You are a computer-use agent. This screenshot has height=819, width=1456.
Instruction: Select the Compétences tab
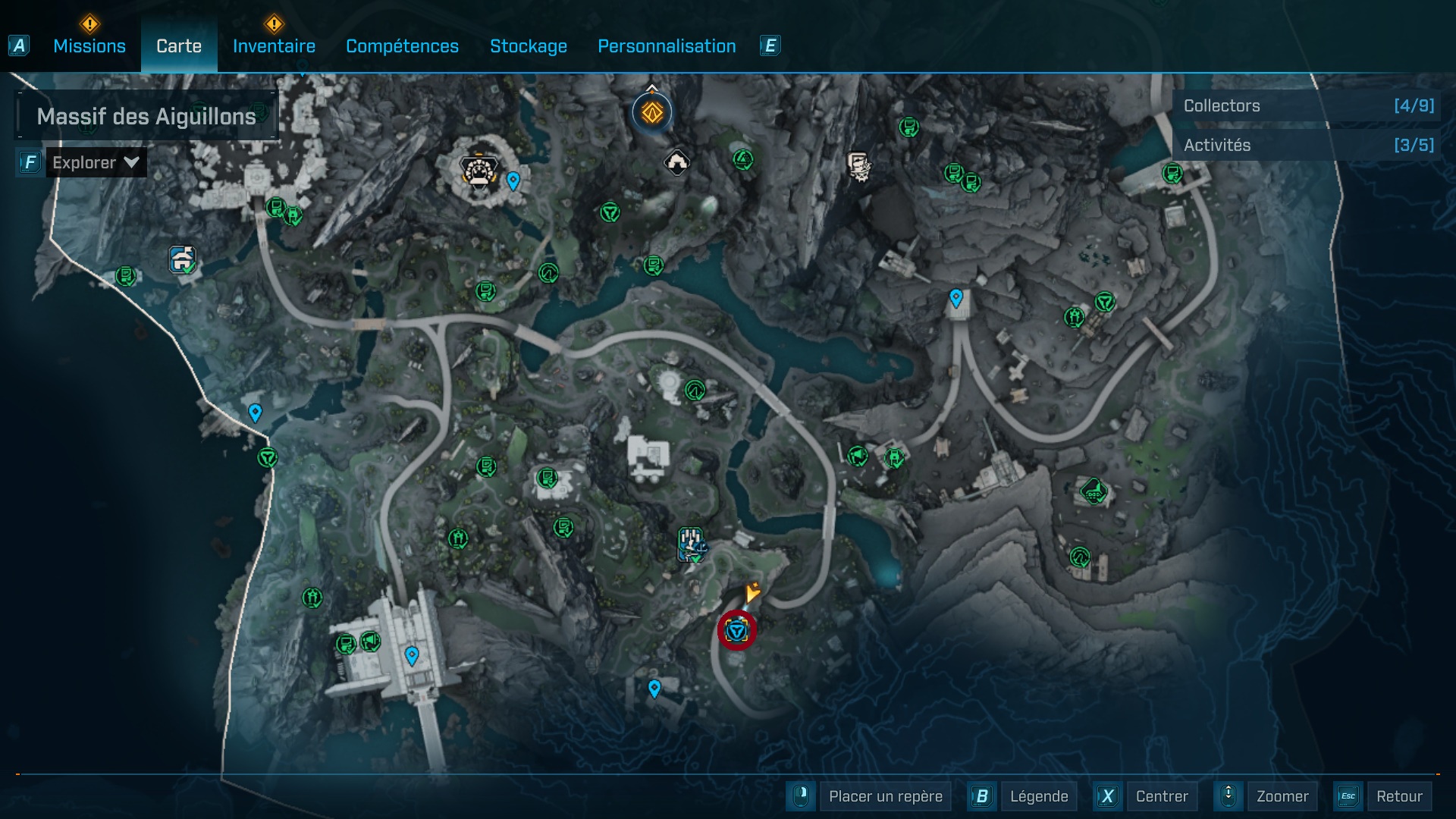pos(402,46)
